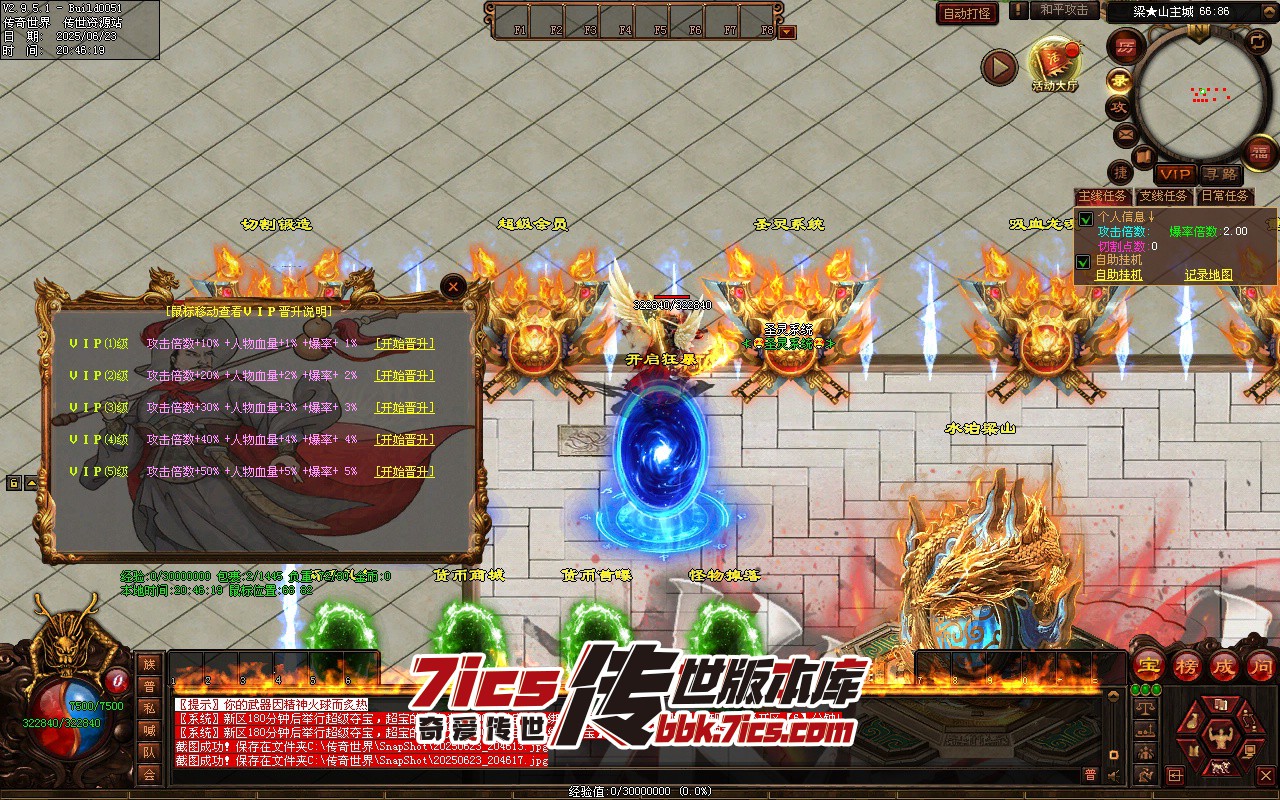Toggle the 自动打怪 auto-fight button
1280x800 pixels.
967,14
